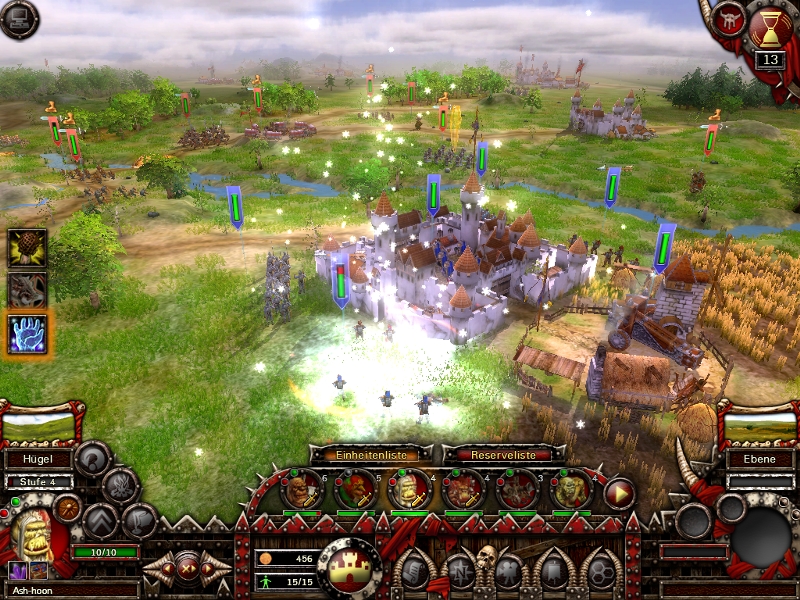Viewport: 800px width, 600px height.
Task: Click the Hügel terrain thumbnail
Action: point(40,427)
